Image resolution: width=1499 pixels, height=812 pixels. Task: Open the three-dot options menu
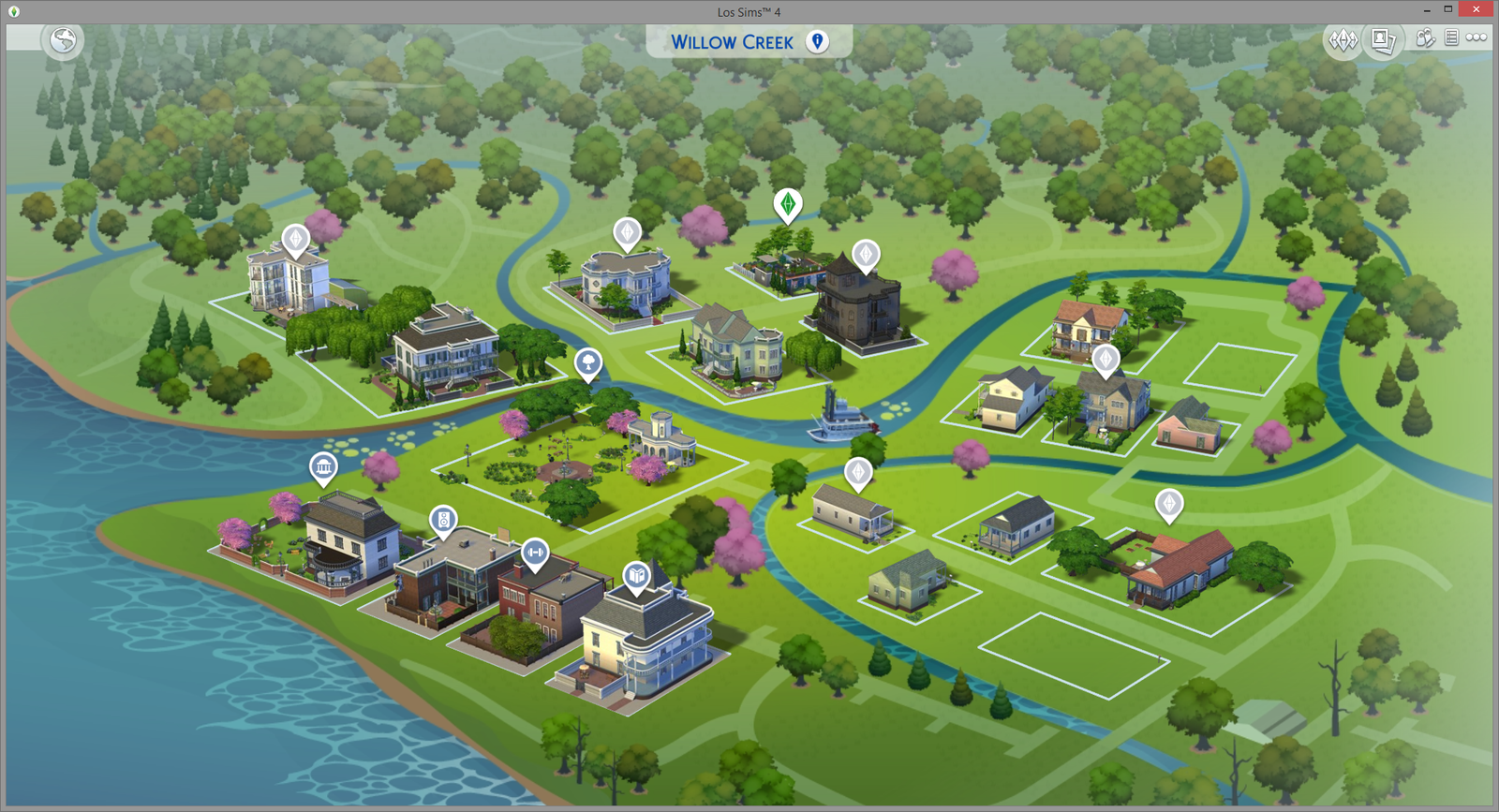click(1477, 37)
